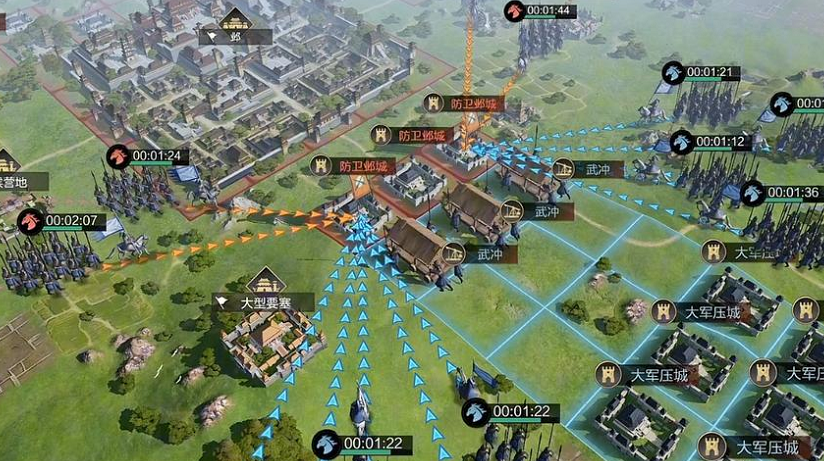Select the blue army marker timed 00:01:21
Image resolution: width=824 pixels, height=461 pixels.
[674, 73]
